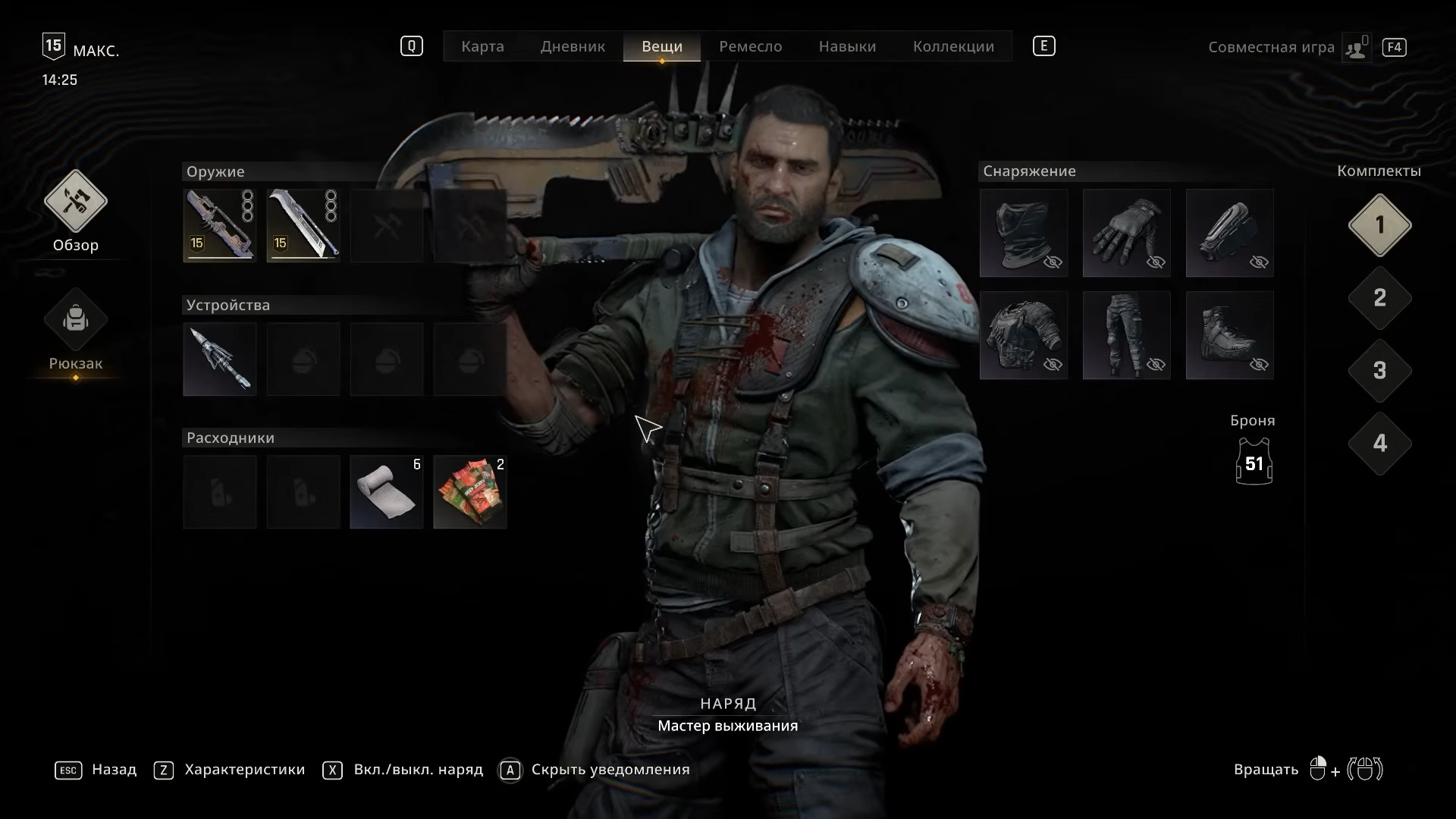The width and height of the screenshot is (1456, 819).
Task: Open the Дневник tab
Action: 573,46
